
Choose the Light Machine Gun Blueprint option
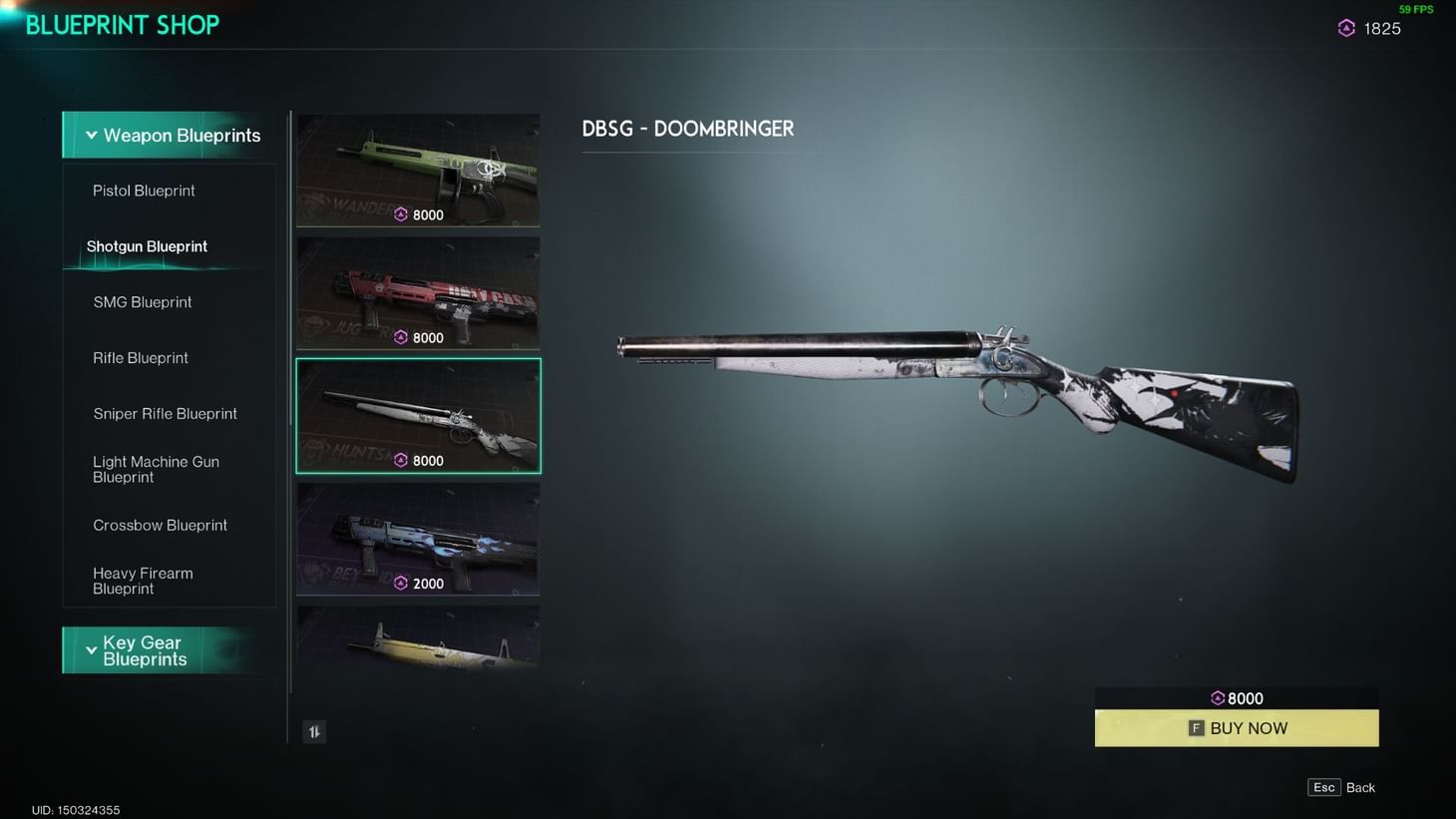(x=157, y=469)
